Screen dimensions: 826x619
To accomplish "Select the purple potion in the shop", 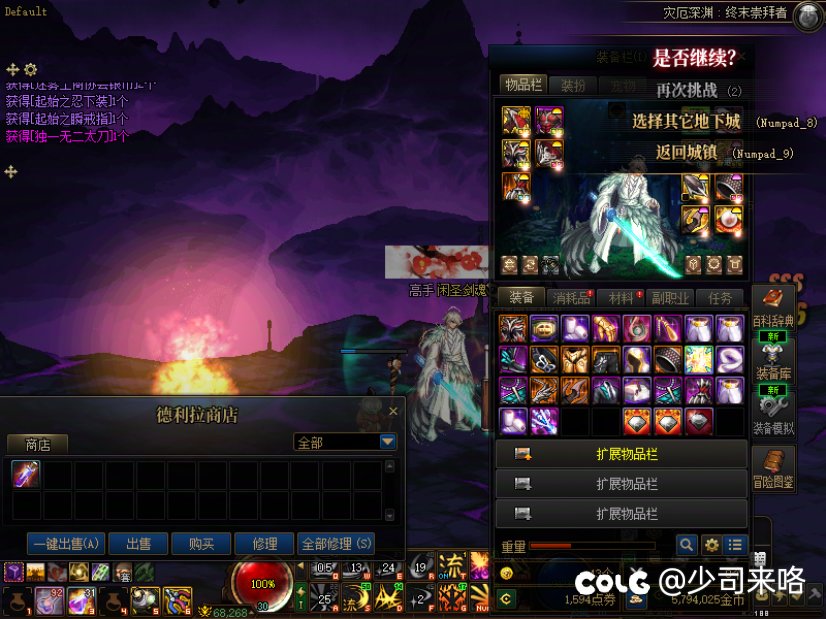I will [x=26, y=475].
